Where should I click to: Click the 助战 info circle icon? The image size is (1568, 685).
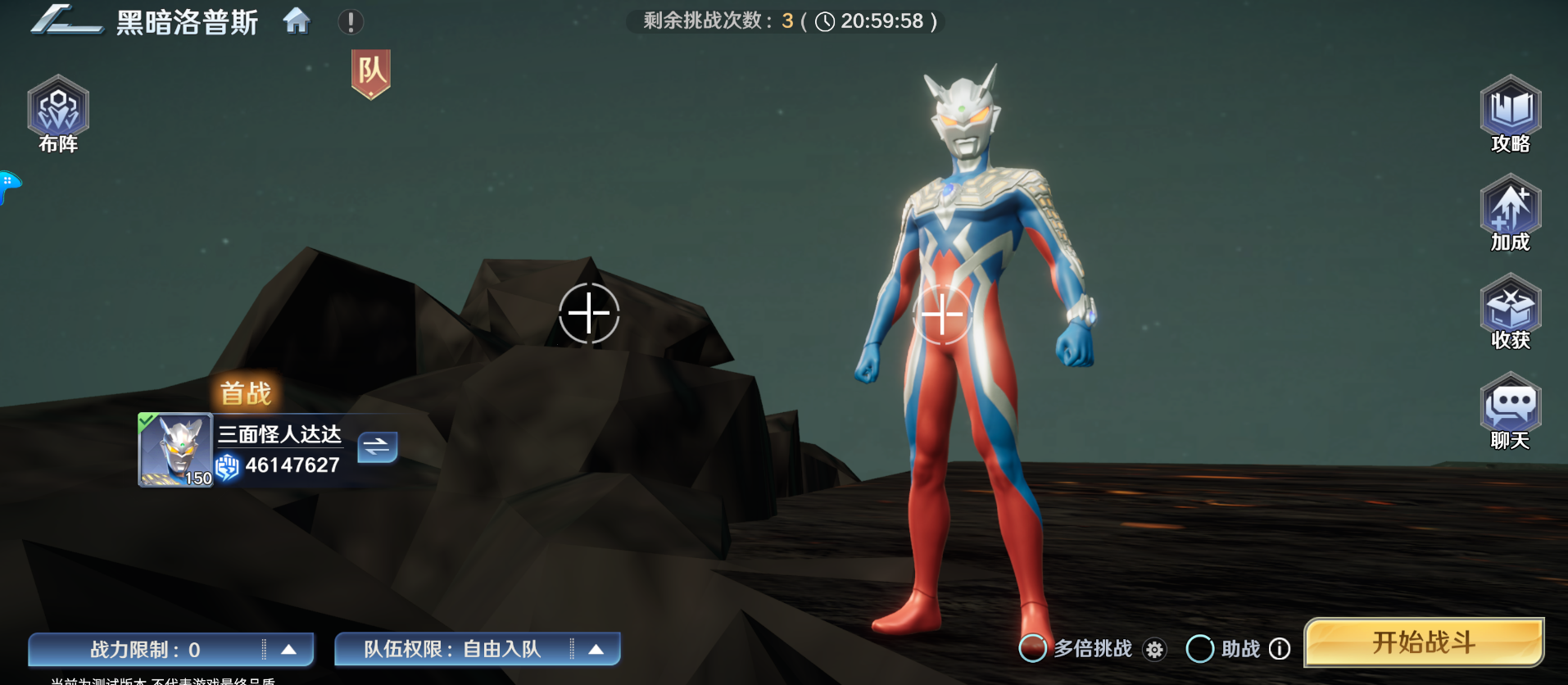(x=1279, y=649)
